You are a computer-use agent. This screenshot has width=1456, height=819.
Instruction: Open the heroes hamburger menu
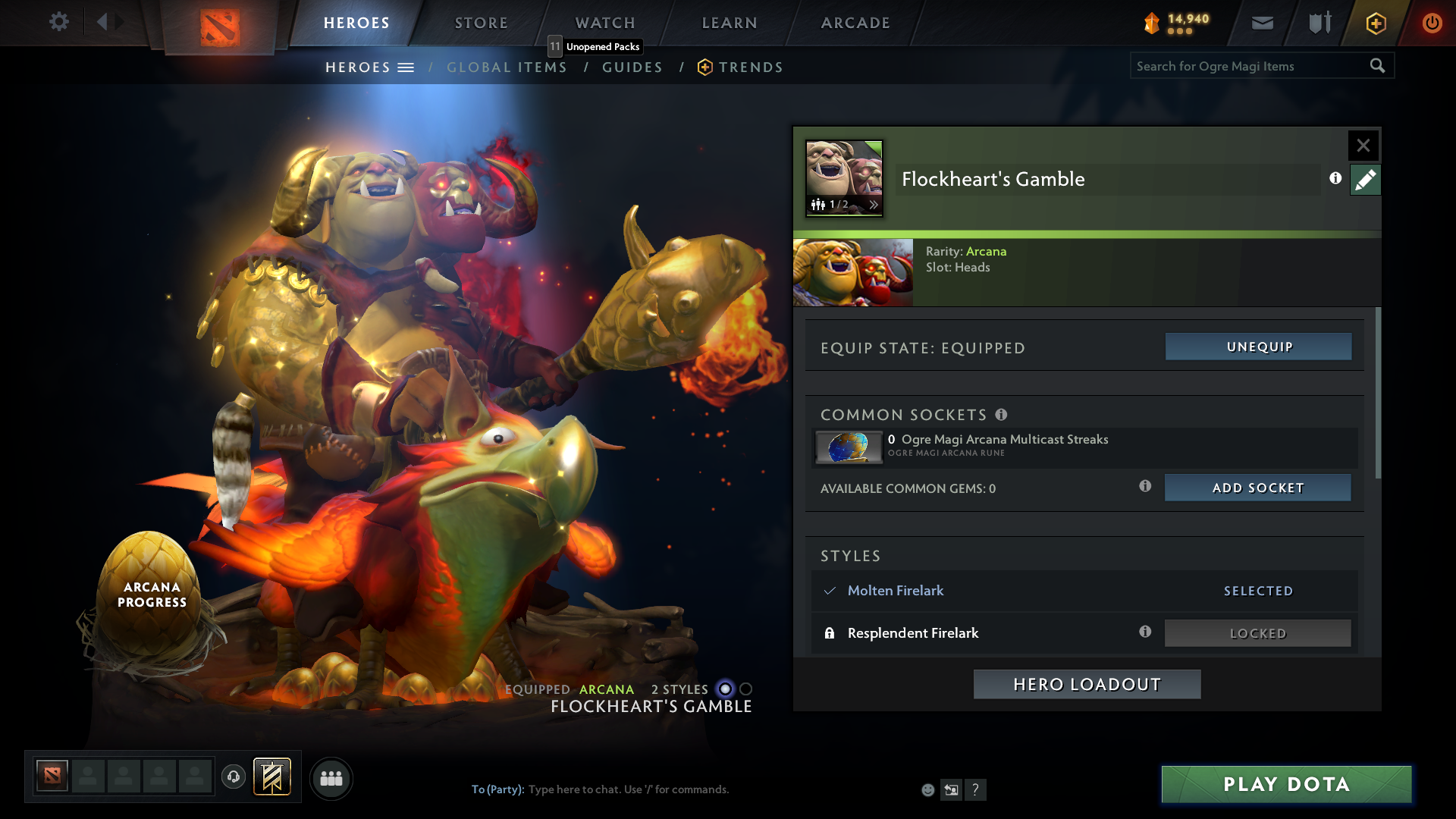click(x=407, y=67)
